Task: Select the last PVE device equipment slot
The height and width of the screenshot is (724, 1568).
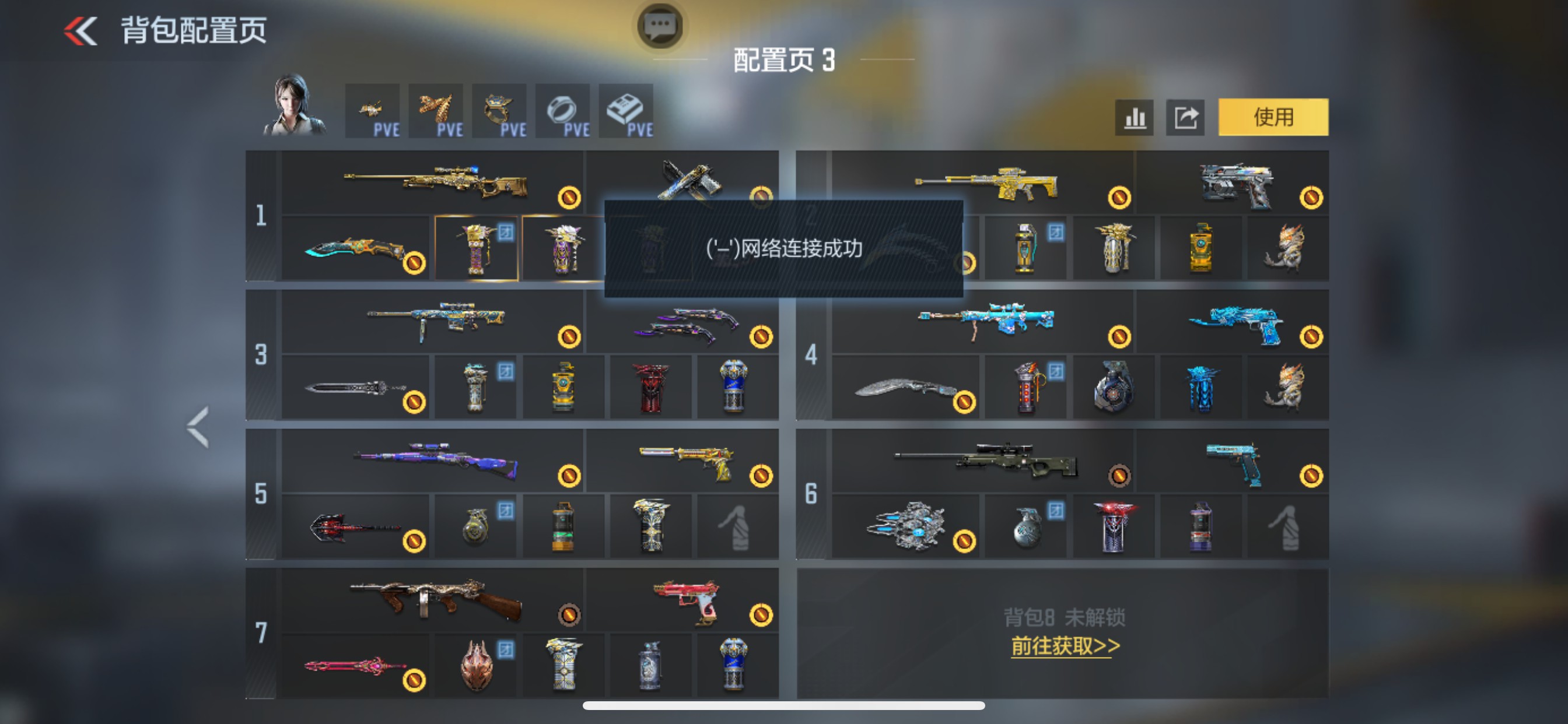Action: pos(626,111)
